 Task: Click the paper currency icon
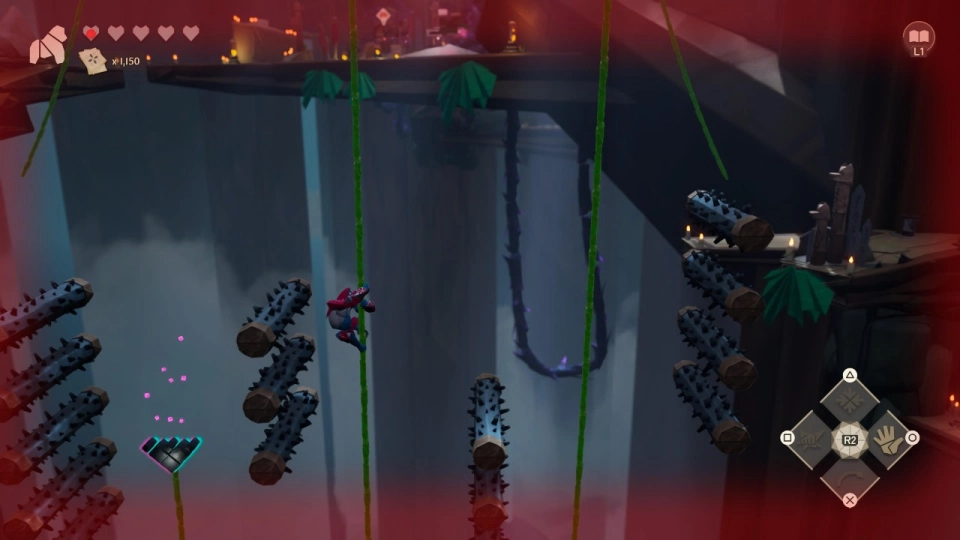pos(93,61)
